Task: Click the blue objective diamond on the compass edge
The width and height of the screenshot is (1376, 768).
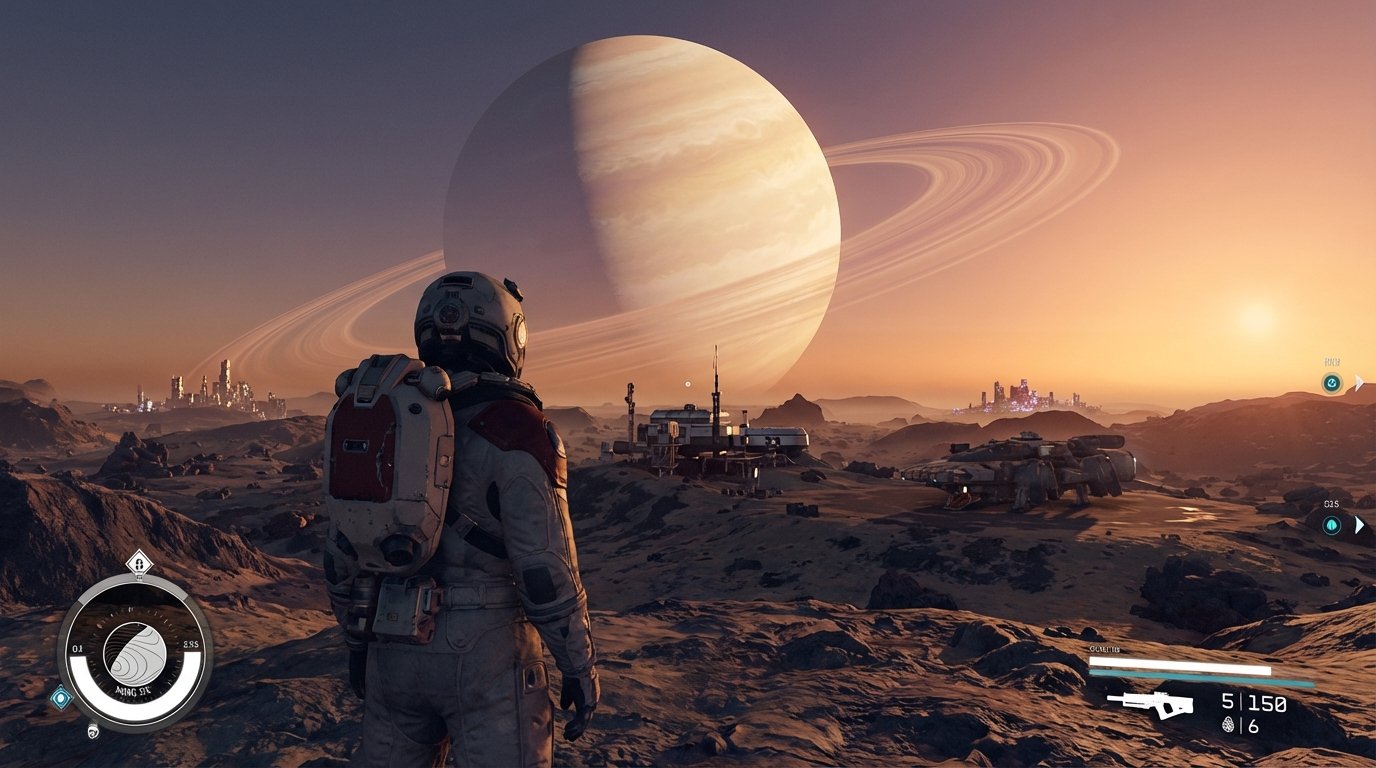Action: coord(61,696)
